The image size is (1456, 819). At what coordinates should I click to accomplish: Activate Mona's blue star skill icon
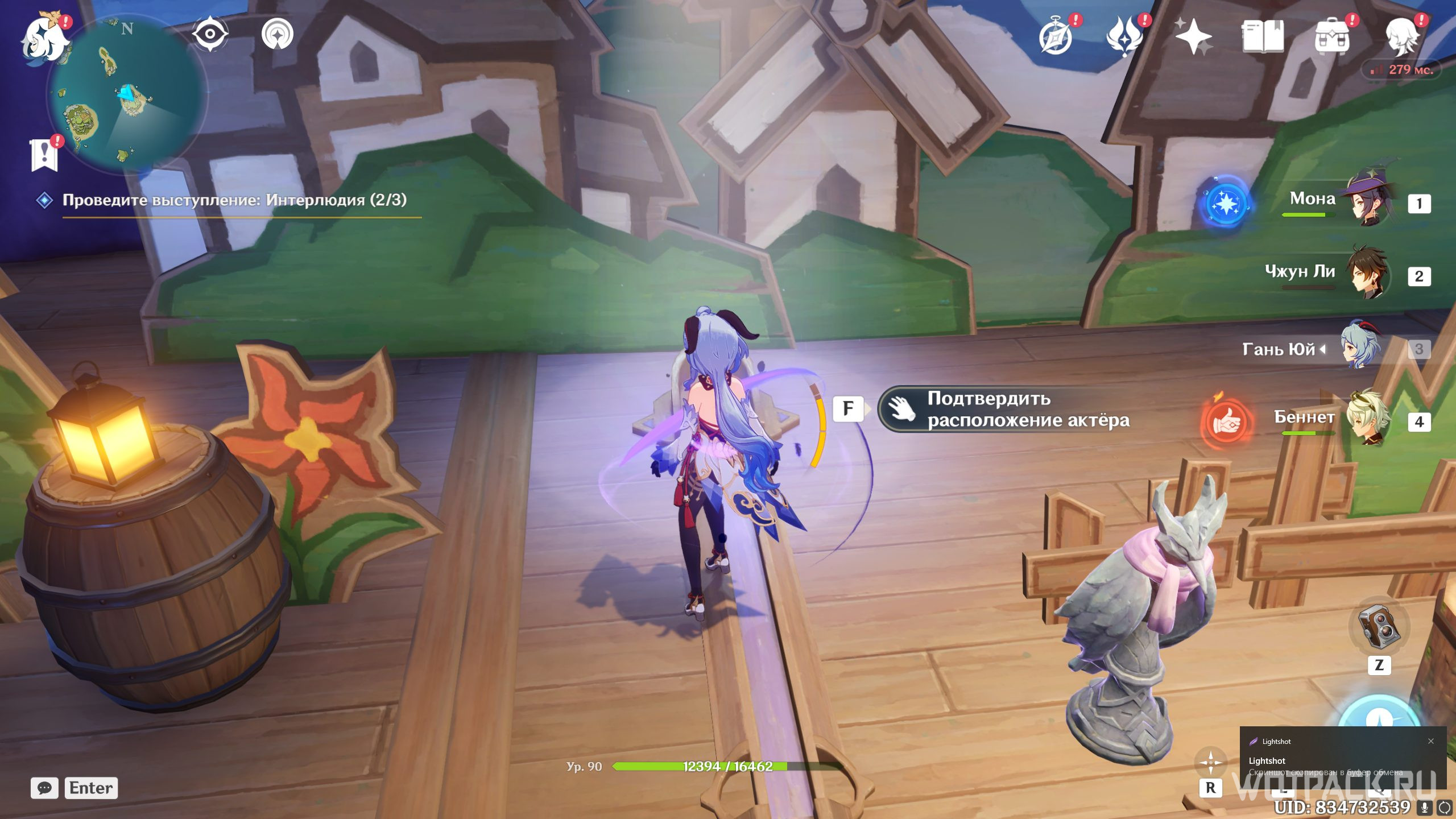click(1225, 204)
